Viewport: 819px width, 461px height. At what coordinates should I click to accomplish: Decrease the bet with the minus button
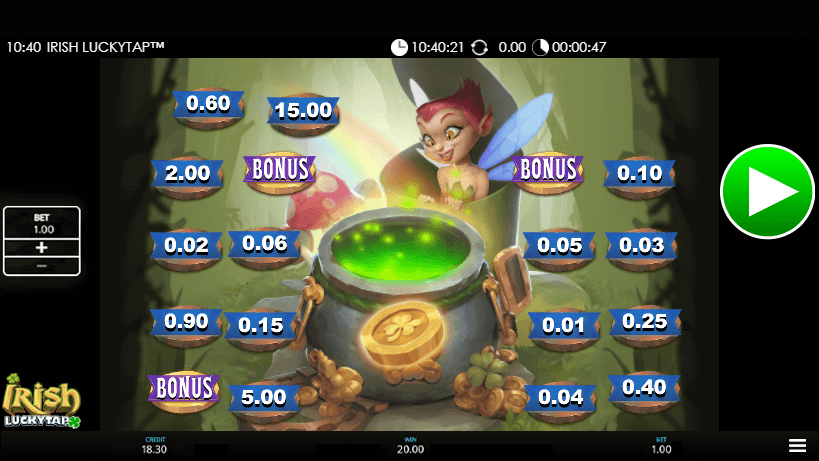point(41,266)
